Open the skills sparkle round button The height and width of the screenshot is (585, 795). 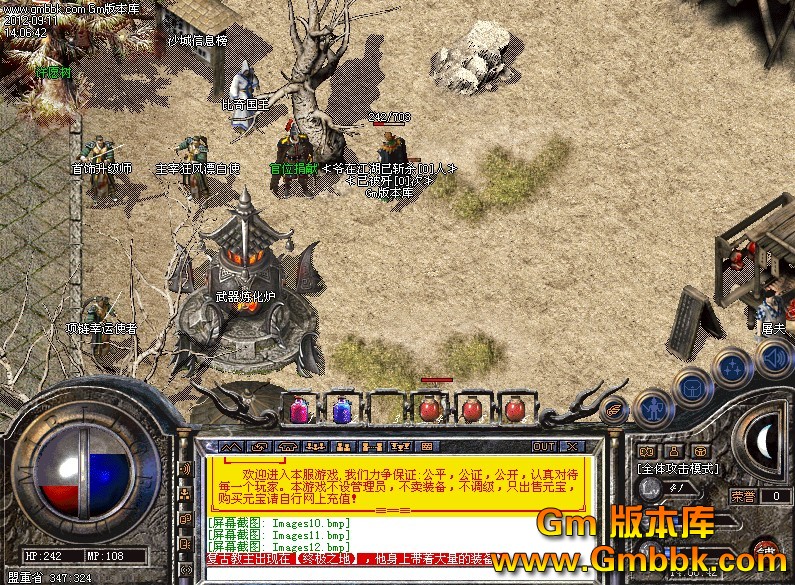(731, 367)
